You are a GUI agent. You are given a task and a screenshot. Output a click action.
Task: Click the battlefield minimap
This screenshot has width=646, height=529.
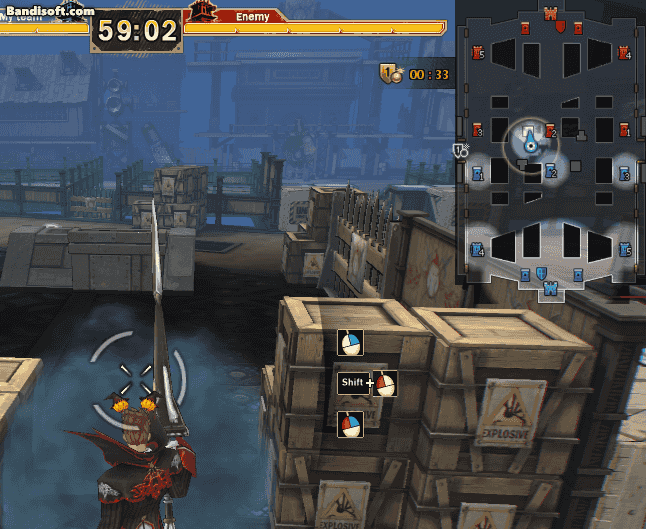pyautogui.click(x=550, y=150)
